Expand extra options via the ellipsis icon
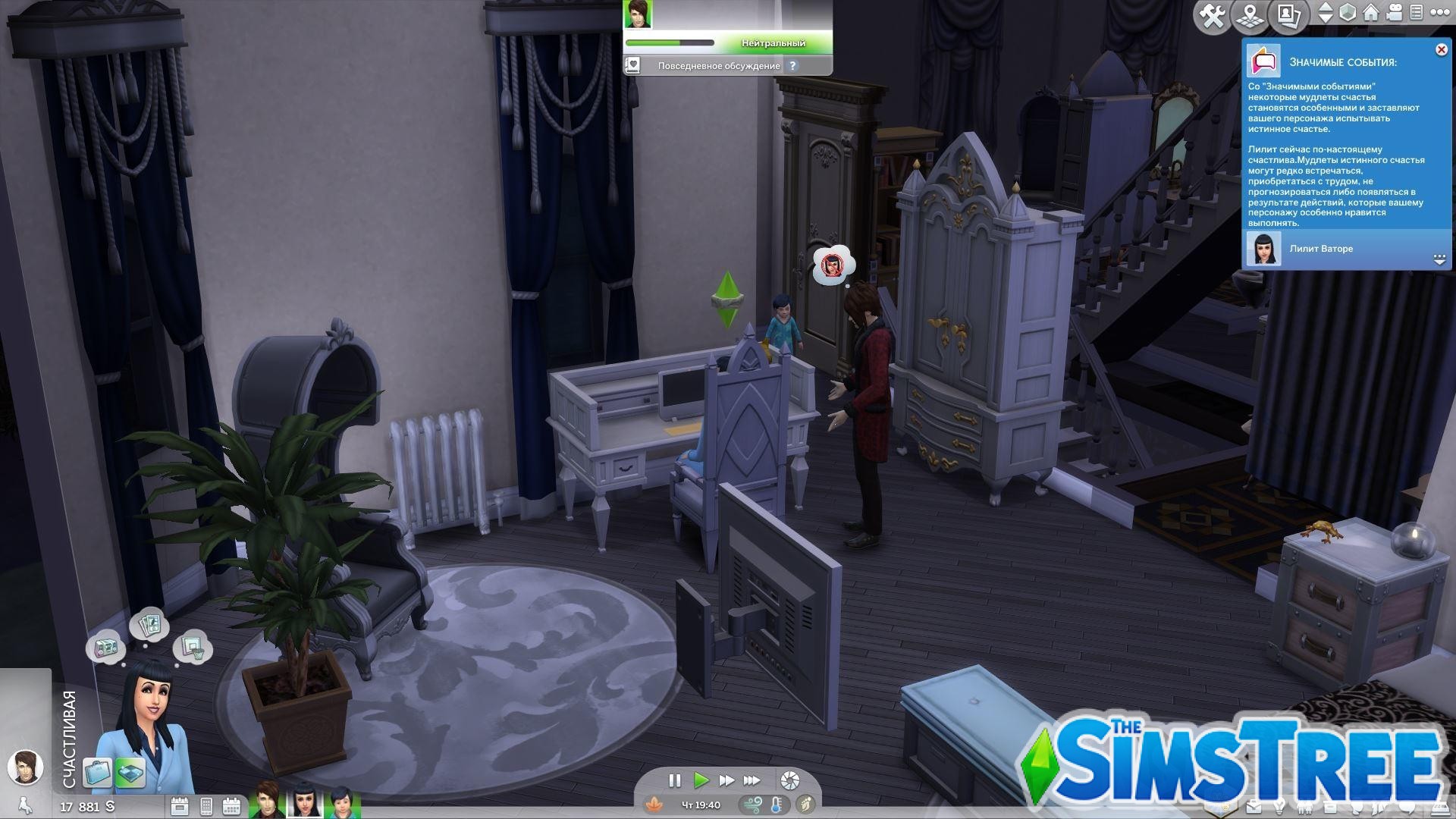 [x=1440, y=12]
